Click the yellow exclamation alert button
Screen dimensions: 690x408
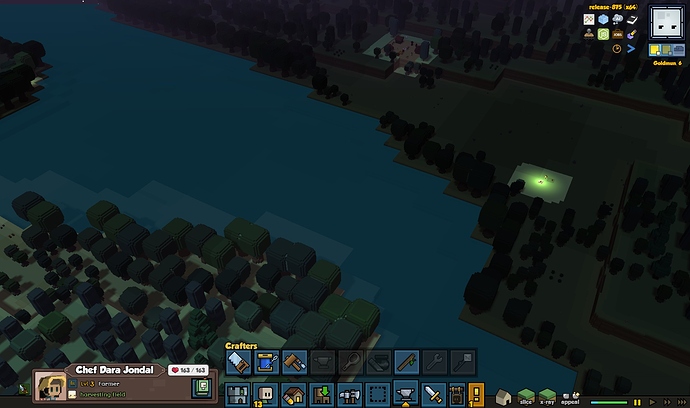coord(476,394)
